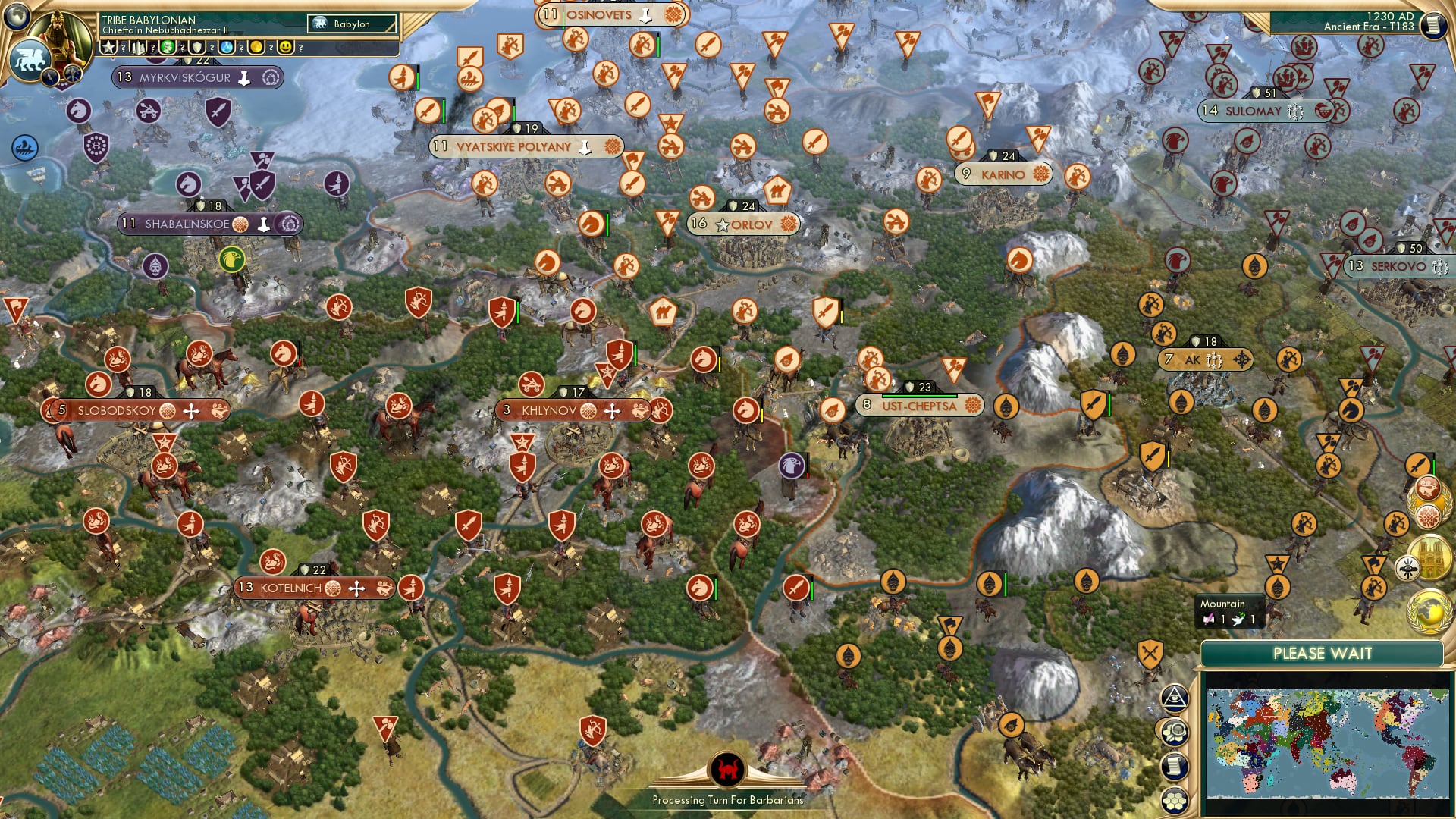1456x819 pixels.
Task: Click the gold coin icon on the resource bar
Action: pos(257,48)
